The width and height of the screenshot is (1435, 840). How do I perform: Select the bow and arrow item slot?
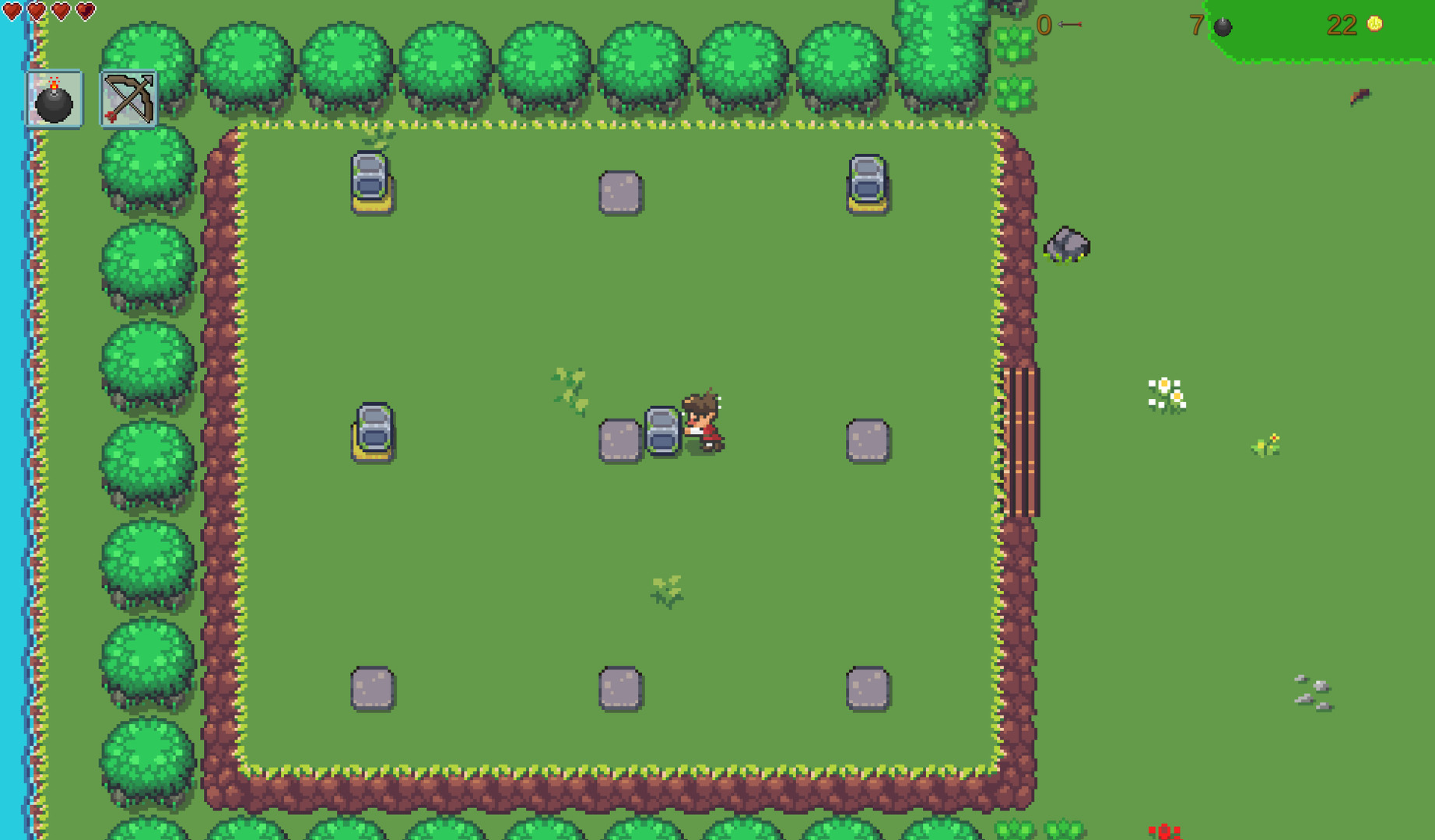(127, 100)
